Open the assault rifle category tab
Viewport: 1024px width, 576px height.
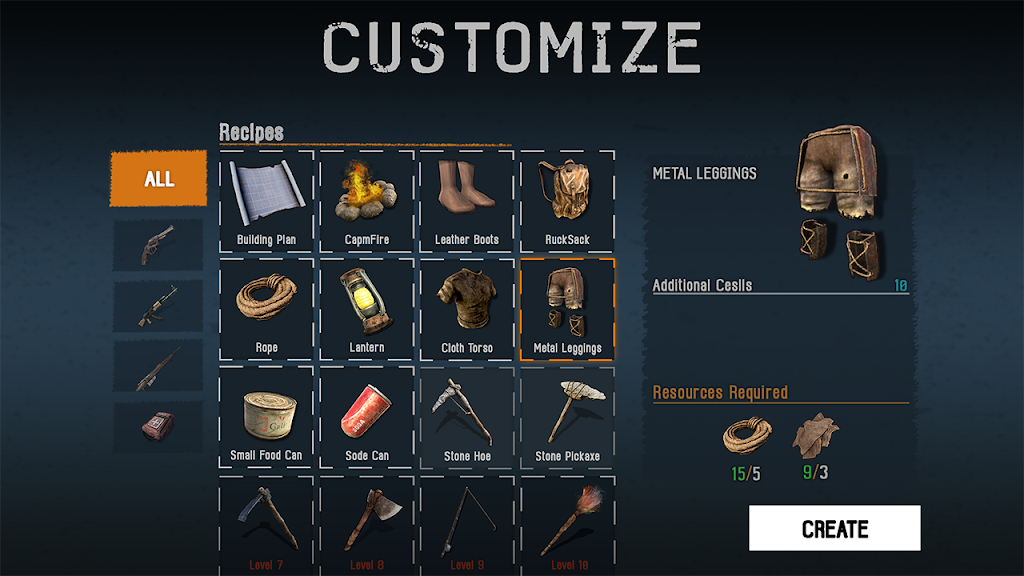click(x=158, y=306)
